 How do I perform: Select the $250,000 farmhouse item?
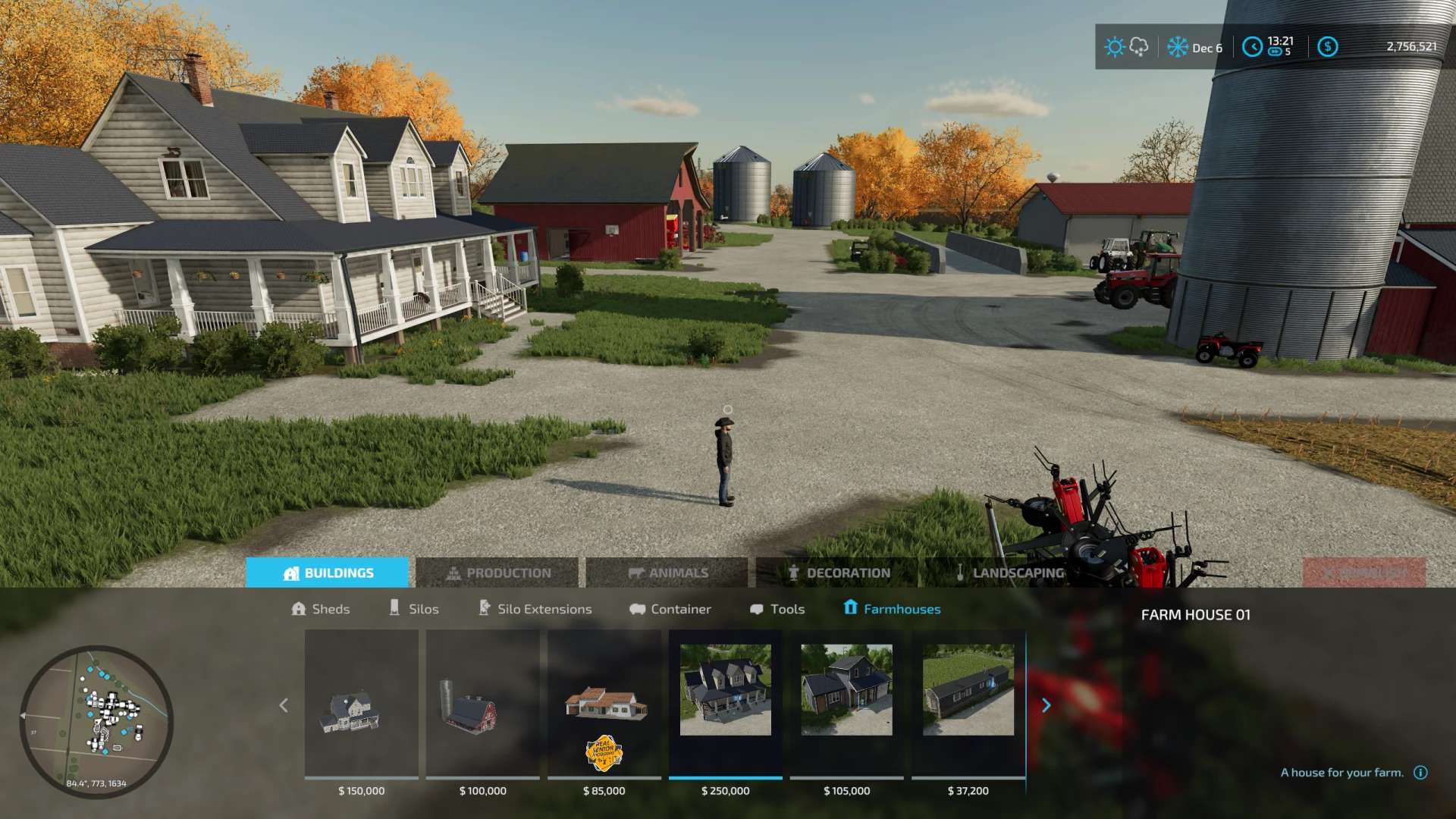click(726, 705)
